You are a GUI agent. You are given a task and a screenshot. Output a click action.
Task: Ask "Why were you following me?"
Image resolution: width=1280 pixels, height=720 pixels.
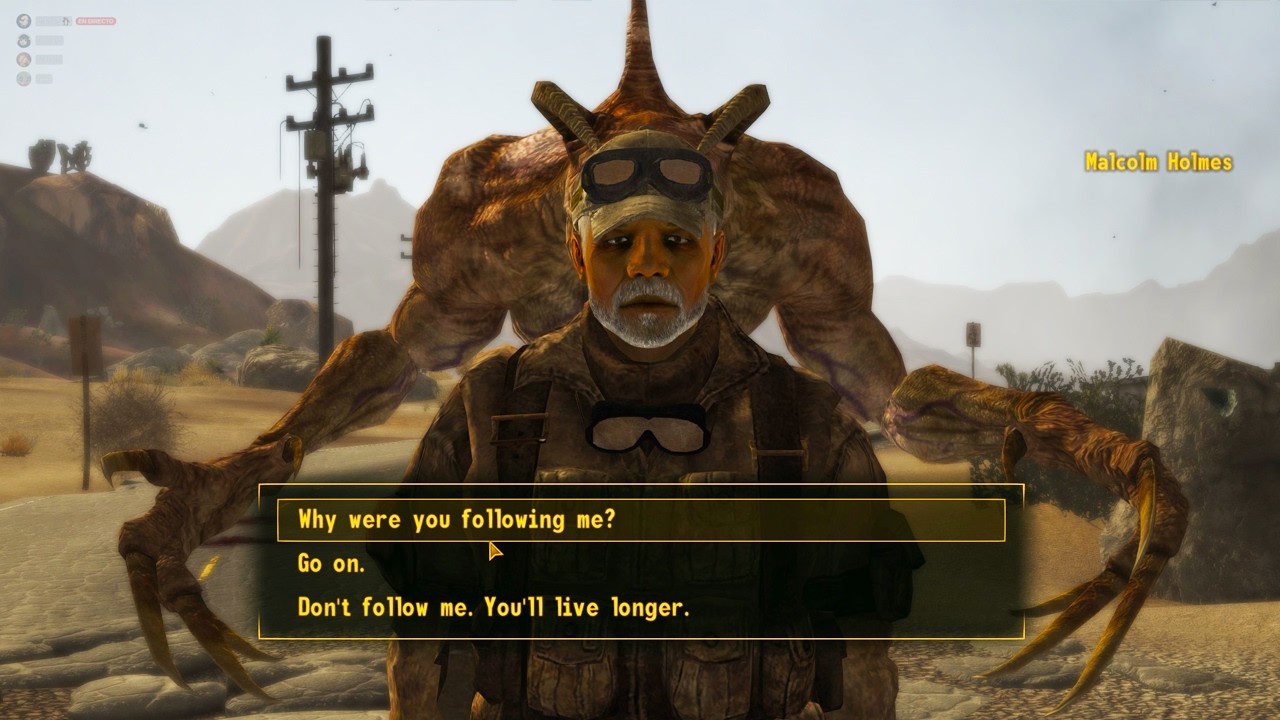[457, 520]
